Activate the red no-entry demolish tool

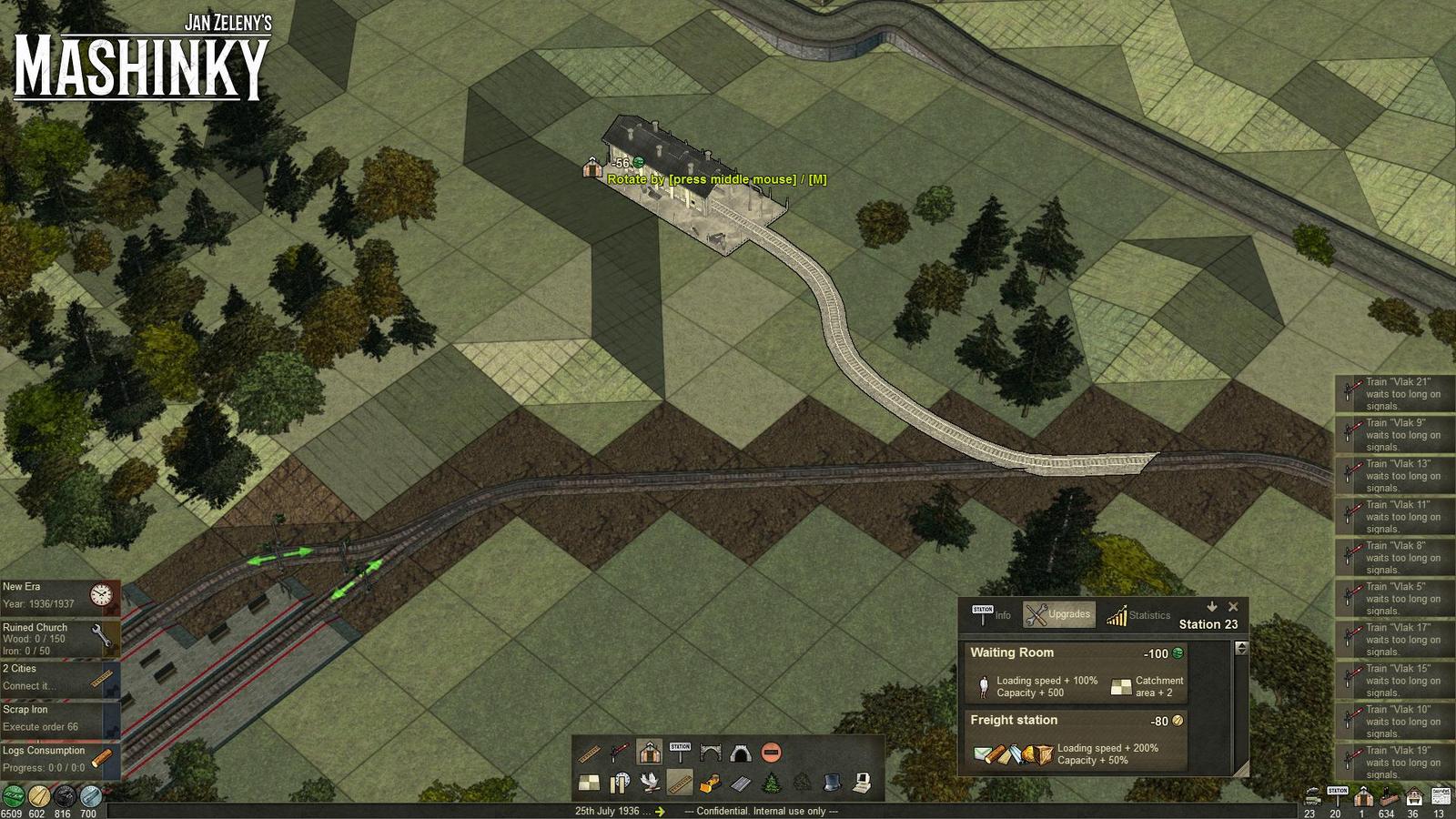[771, 753]
